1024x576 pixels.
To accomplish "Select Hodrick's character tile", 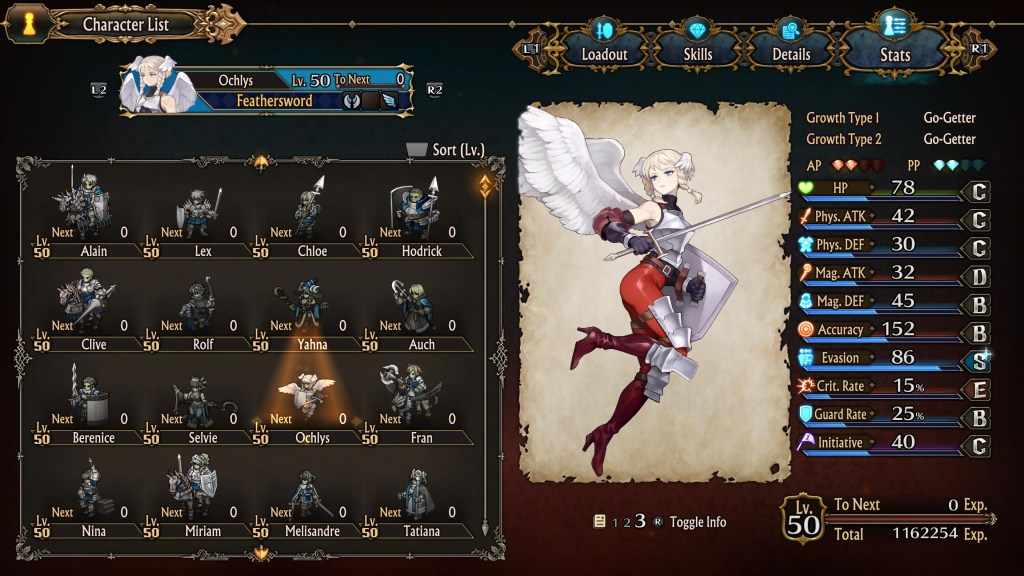I will click(x=420, y=216).
